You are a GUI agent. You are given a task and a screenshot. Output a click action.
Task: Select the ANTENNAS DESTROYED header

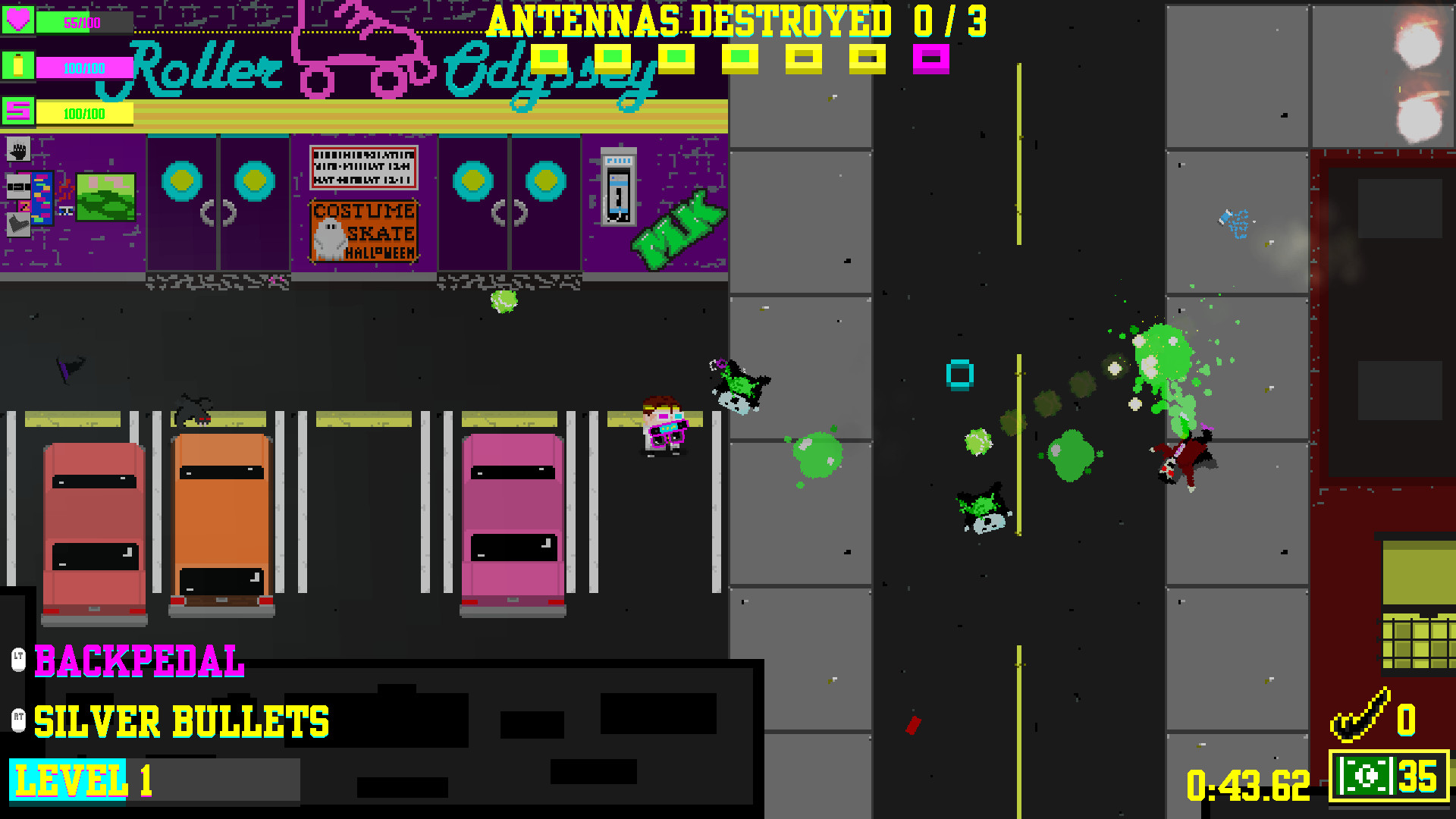[x=734, y=21]
